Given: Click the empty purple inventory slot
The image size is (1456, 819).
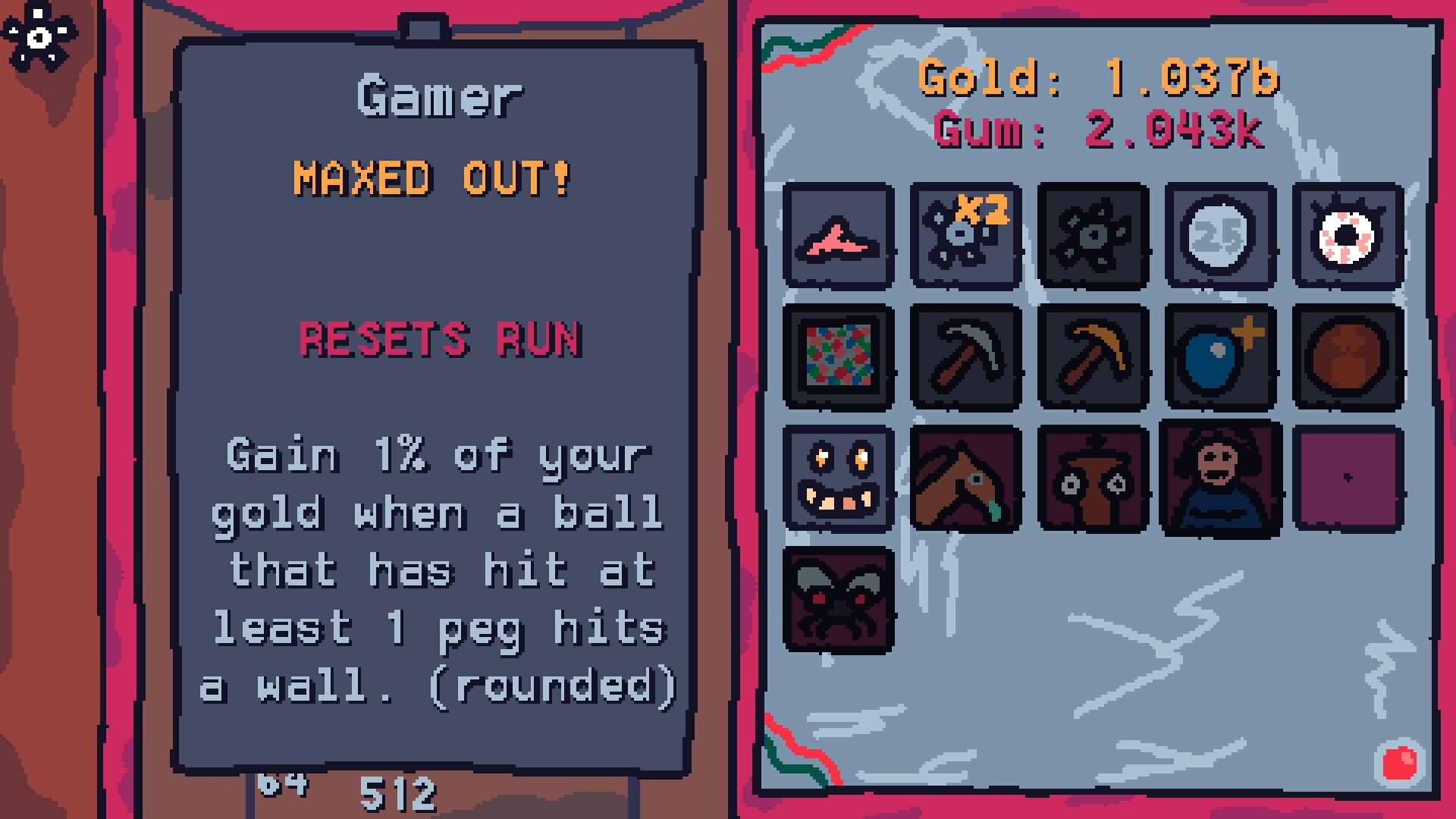Looking at the screenshot, I should [x=1347, y=478].
